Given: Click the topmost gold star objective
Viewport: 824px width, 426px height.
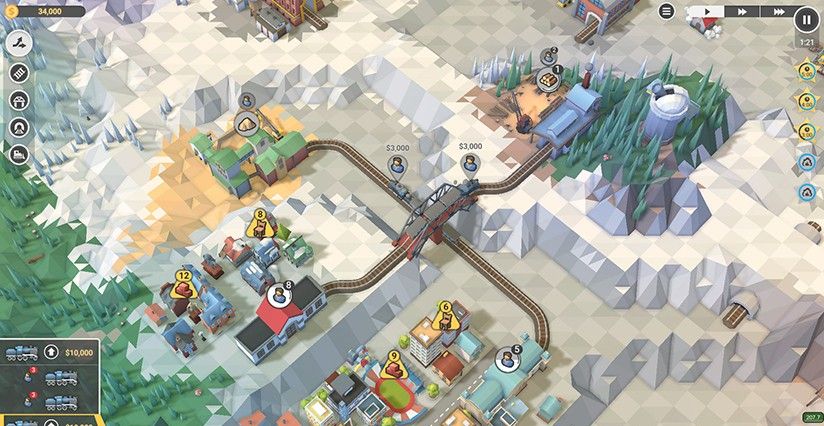Looking at the screenshot, I should click(807, 72).
